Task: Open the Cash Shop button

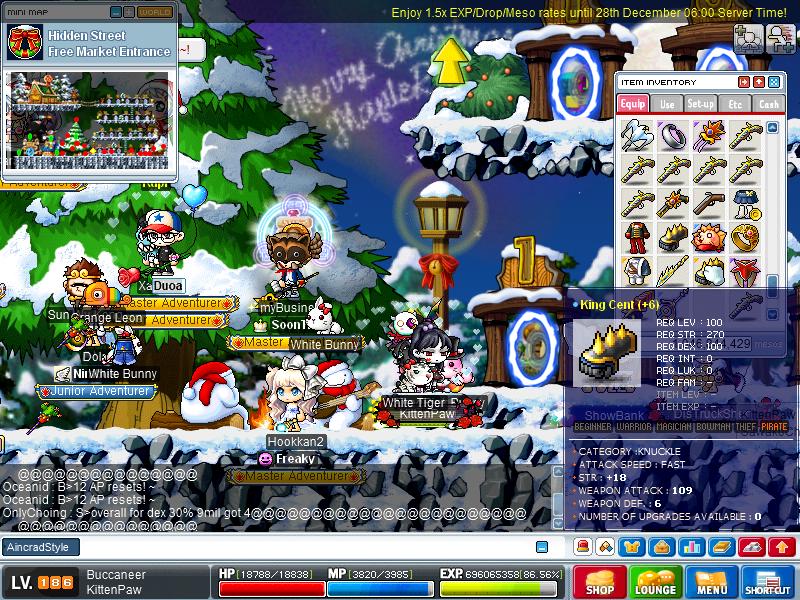Action: (600, 582)
